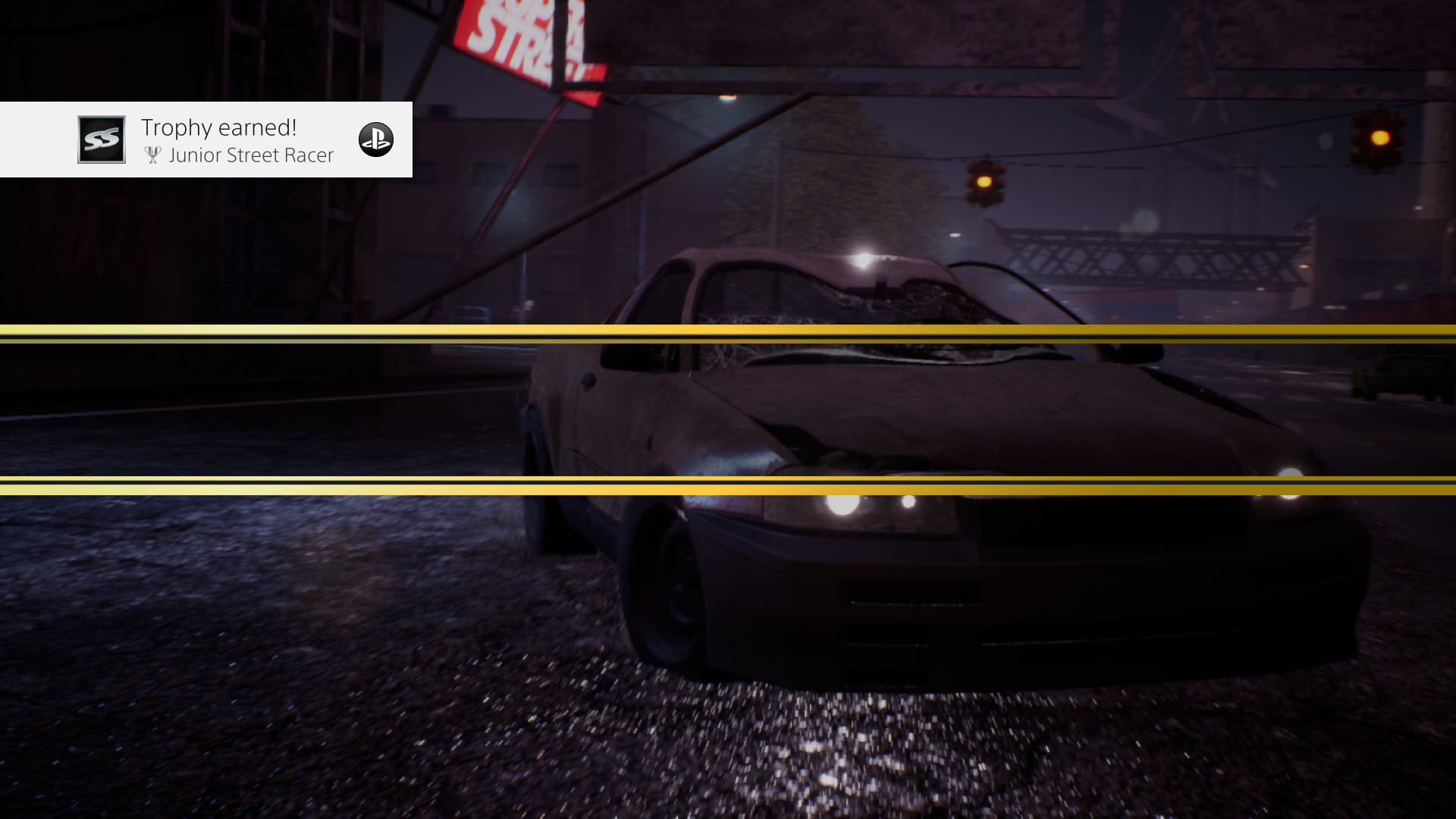Select the trophy symbol beside Junior Street Racer

coord(152,155)
